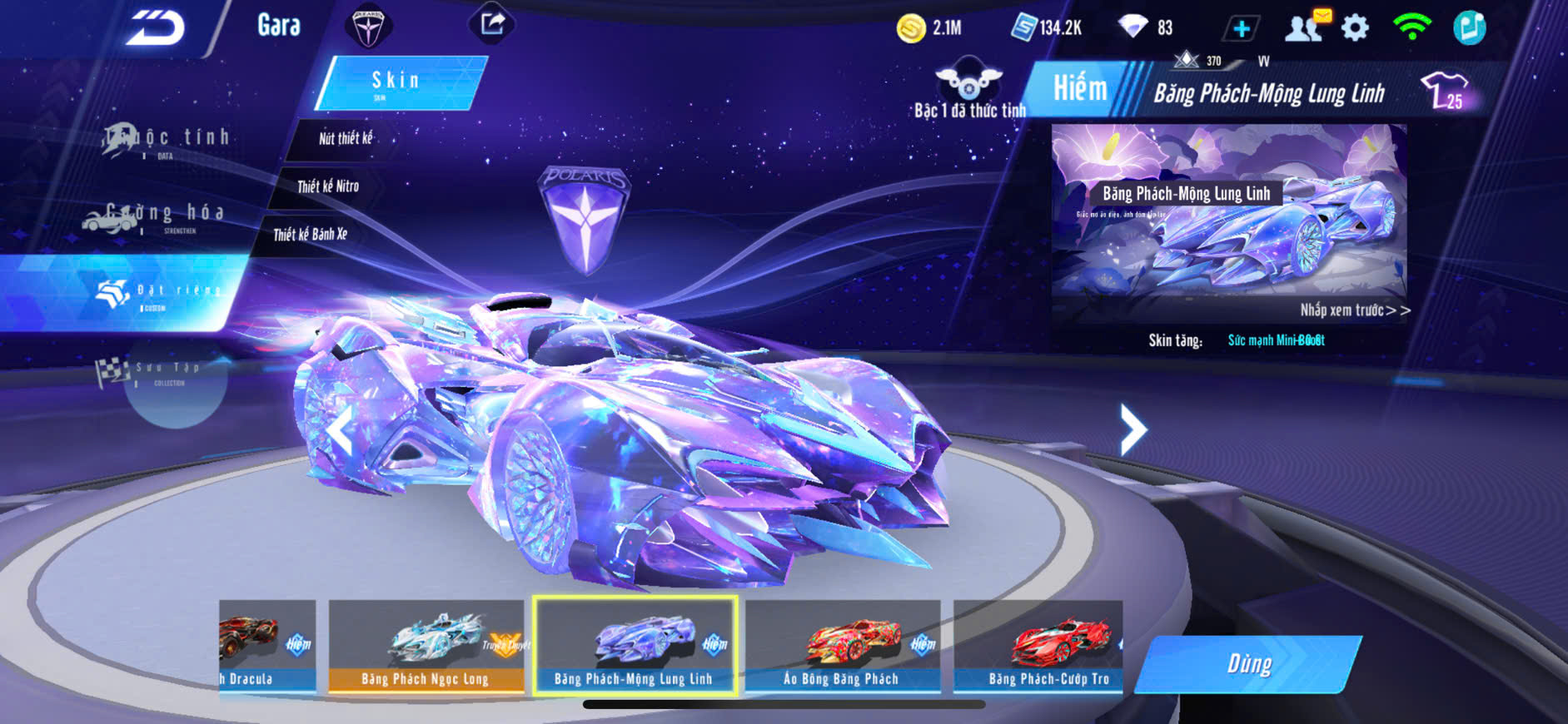
Task: Open settings gear icon
Action: tap(1355, 28)
